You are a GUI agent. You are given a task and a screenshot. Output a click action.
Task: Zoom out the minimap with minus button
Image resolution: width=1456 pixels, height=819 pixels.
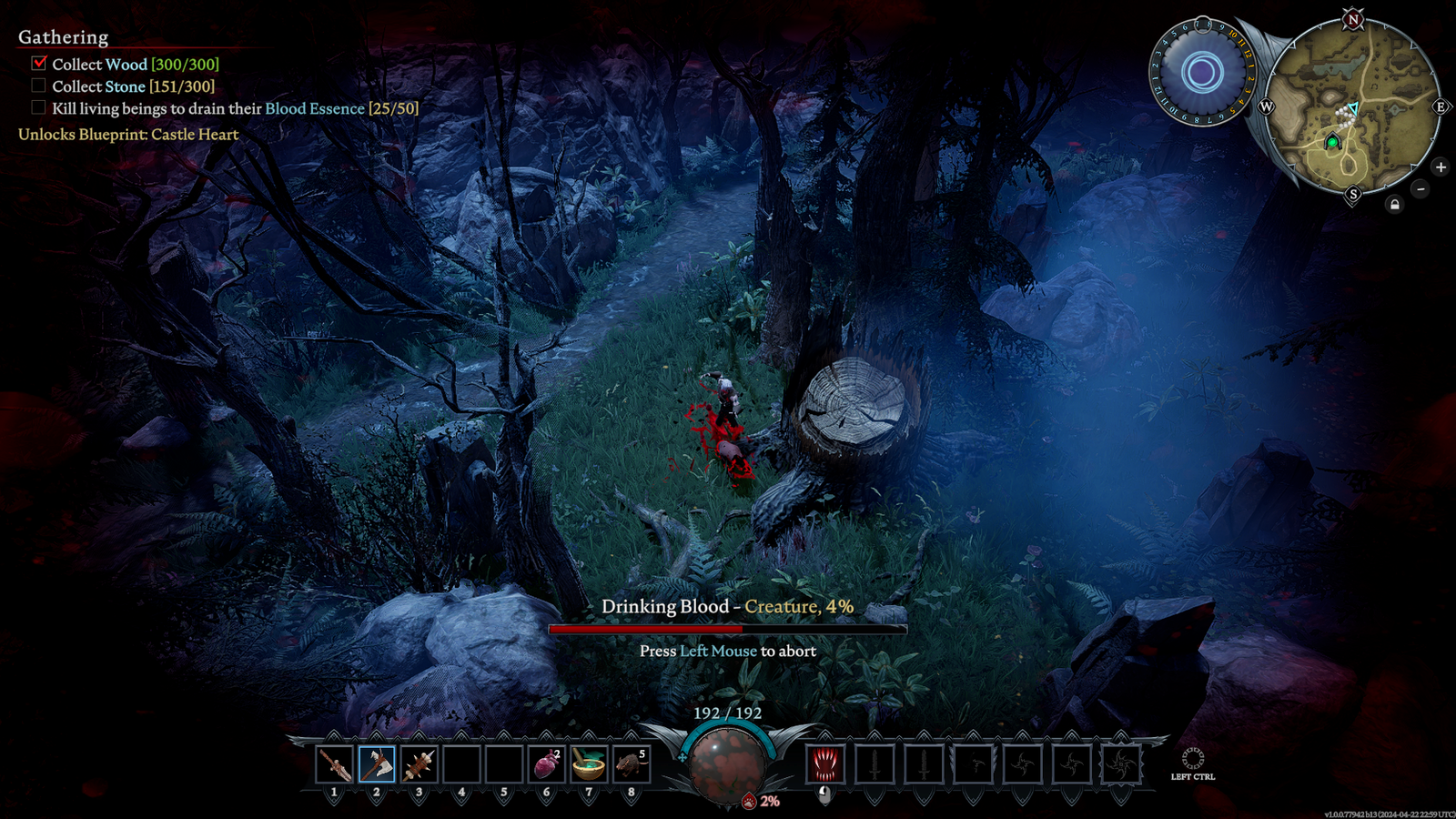pyautogui.click(x=1421, y=188)
